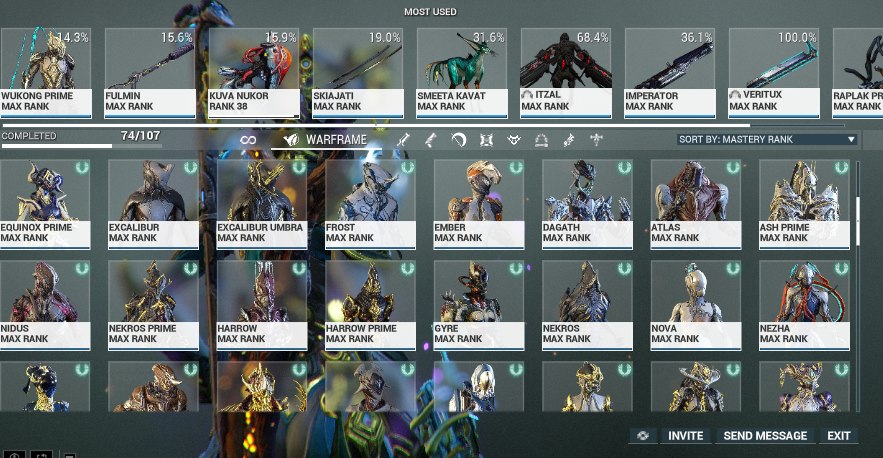Select the Harrow Prime tile
Viewport: 883px width, 458px height.
coord(370,302)
